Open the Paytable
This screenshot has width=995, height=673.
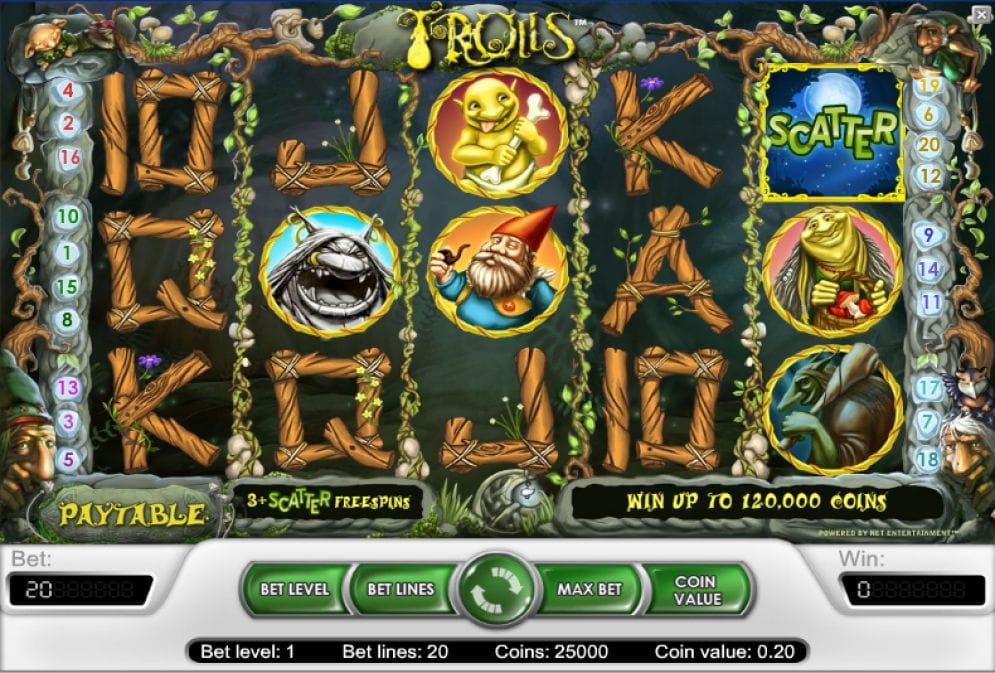point(132,515)
